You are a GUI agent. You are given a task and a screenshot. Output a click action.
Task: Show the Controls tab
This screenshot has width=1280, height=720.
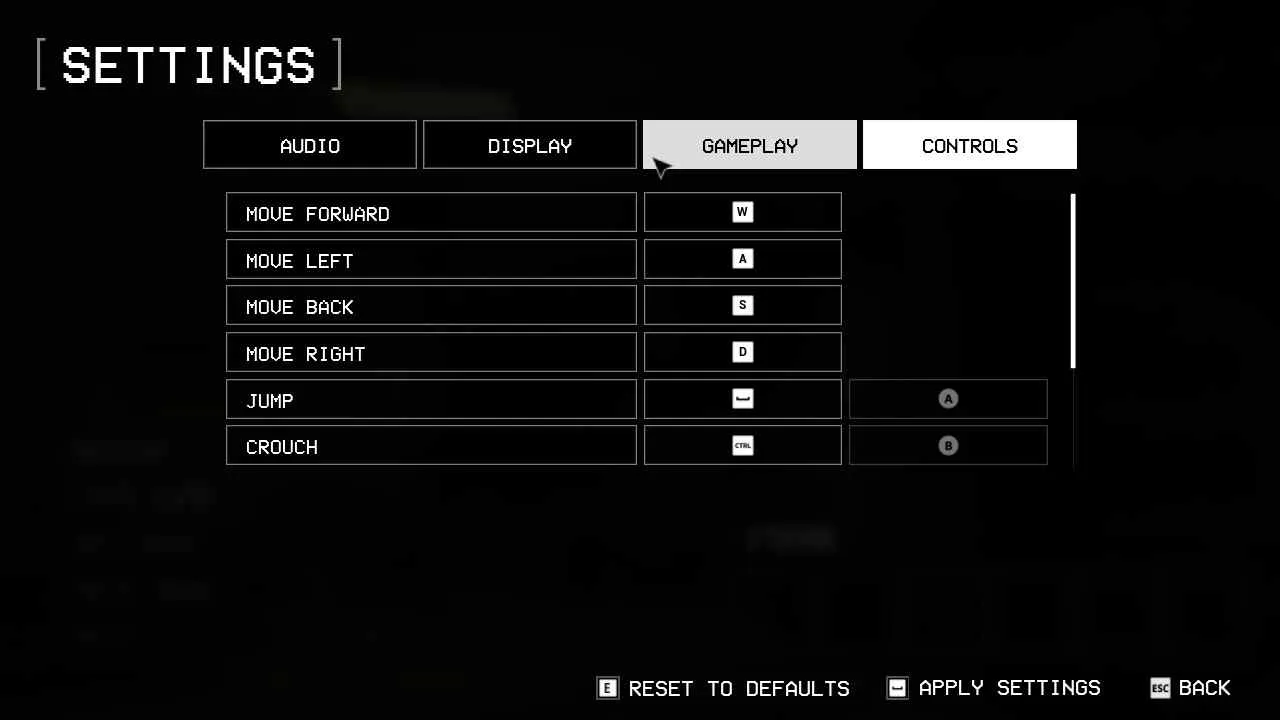tap(970, 145)
